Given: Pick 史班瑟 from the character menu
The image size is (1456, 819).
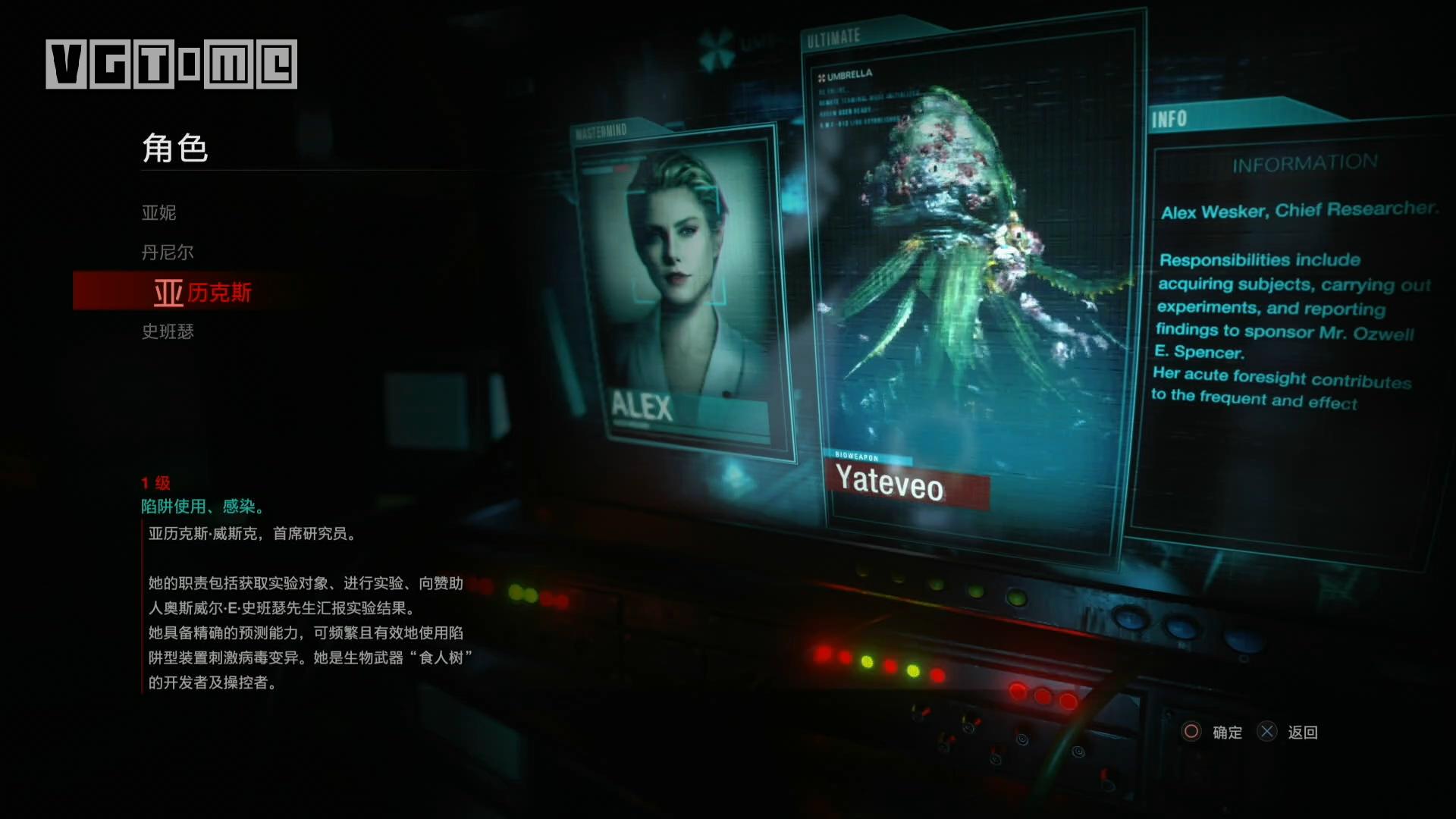Looking at the screenshot, I should click(168, 331).
